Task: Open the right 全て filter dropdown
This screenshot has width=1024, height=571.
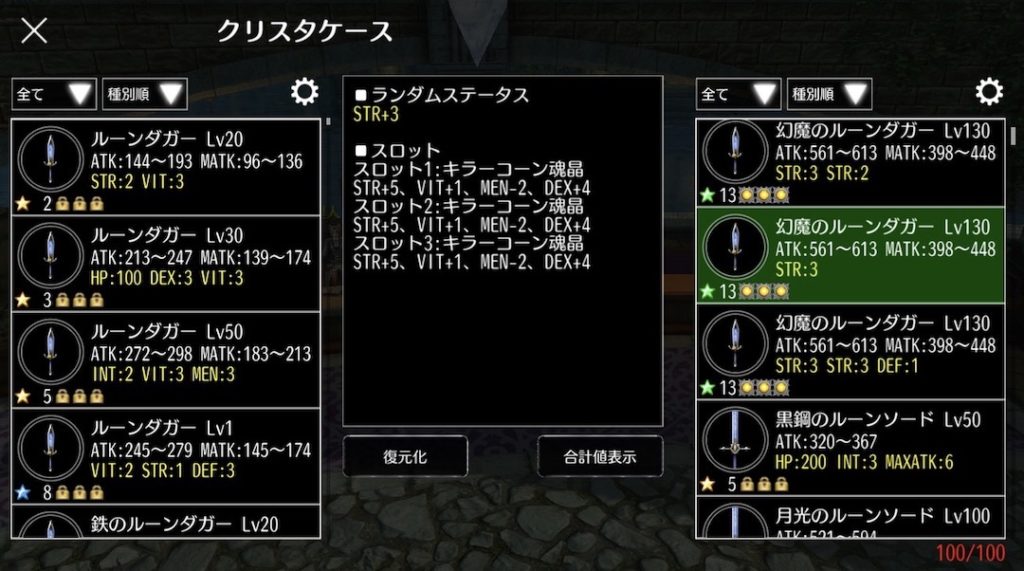Action: tap(739, 94)
